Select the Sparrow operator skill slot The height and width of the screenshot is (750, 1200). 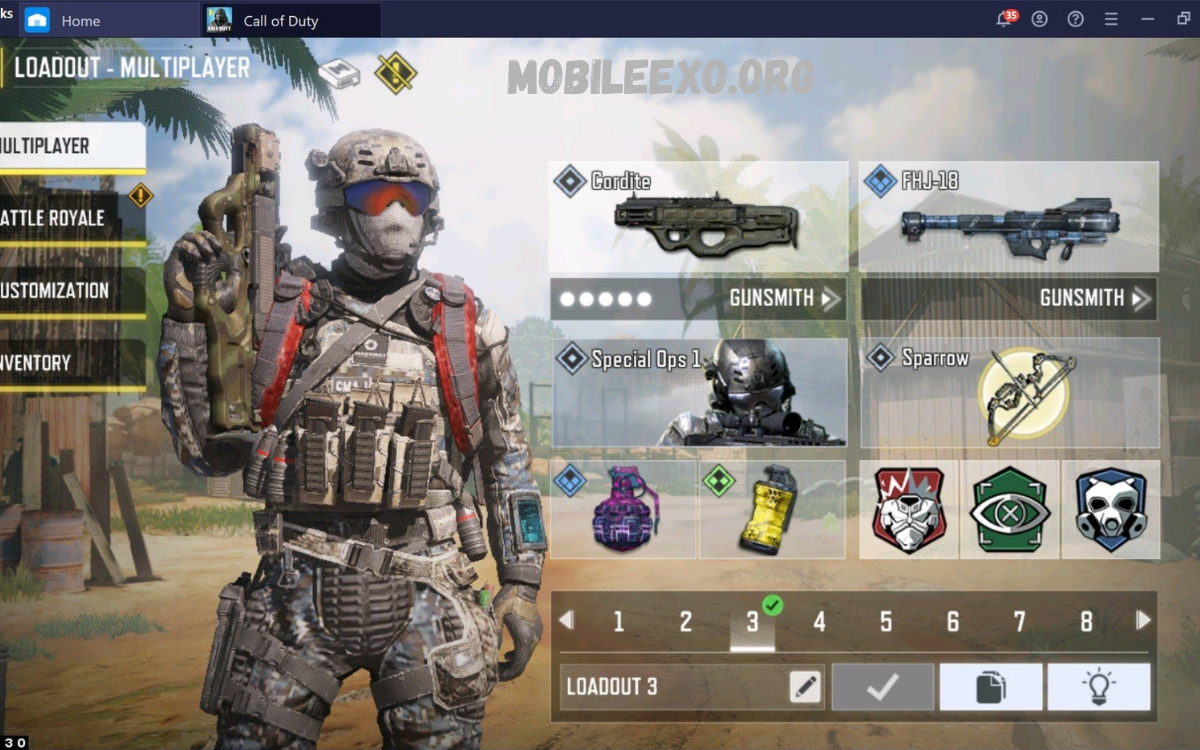tap(1009, 392)
